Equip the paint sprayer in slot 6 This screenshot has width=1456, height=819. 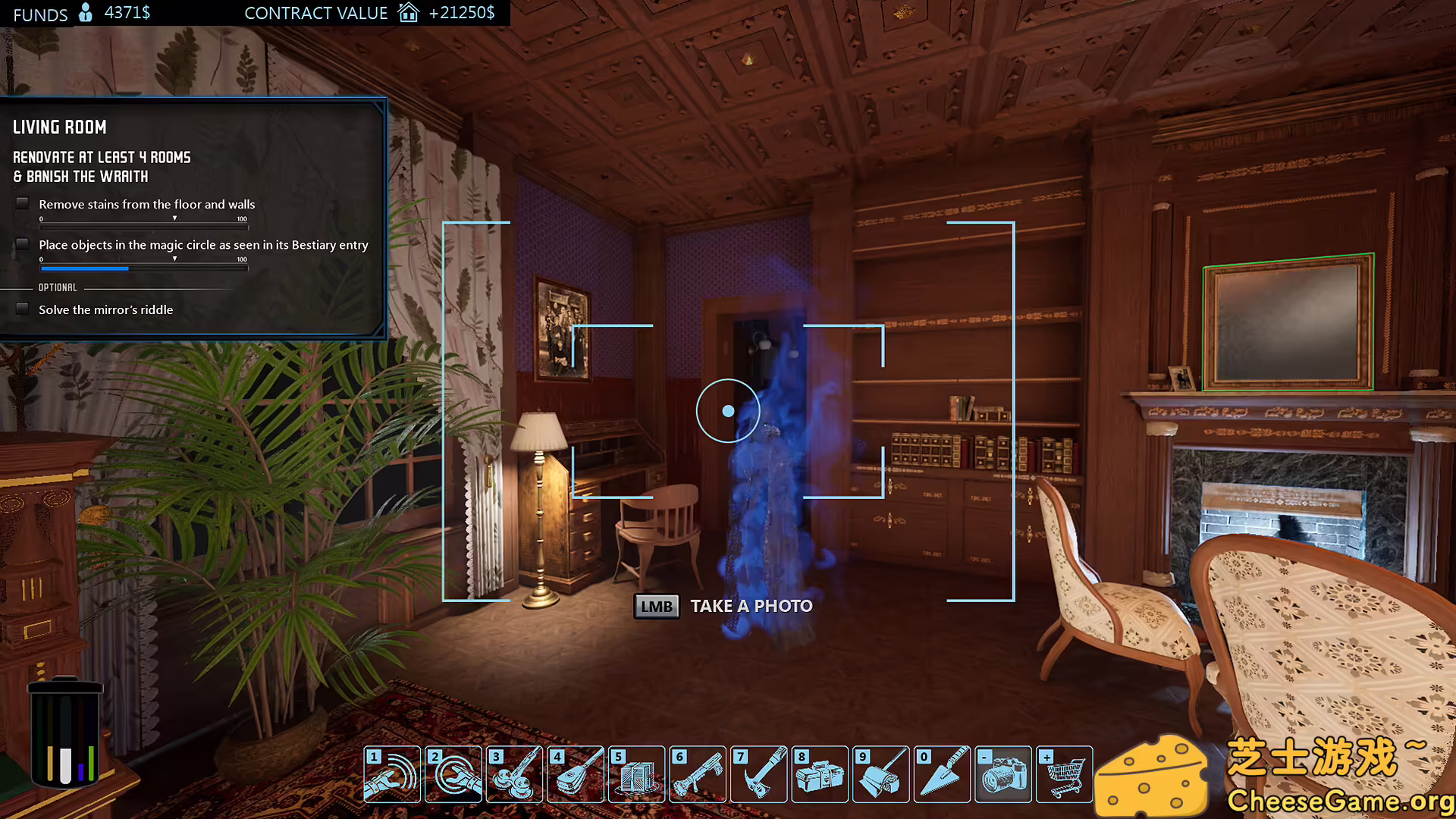click(698, 774)
